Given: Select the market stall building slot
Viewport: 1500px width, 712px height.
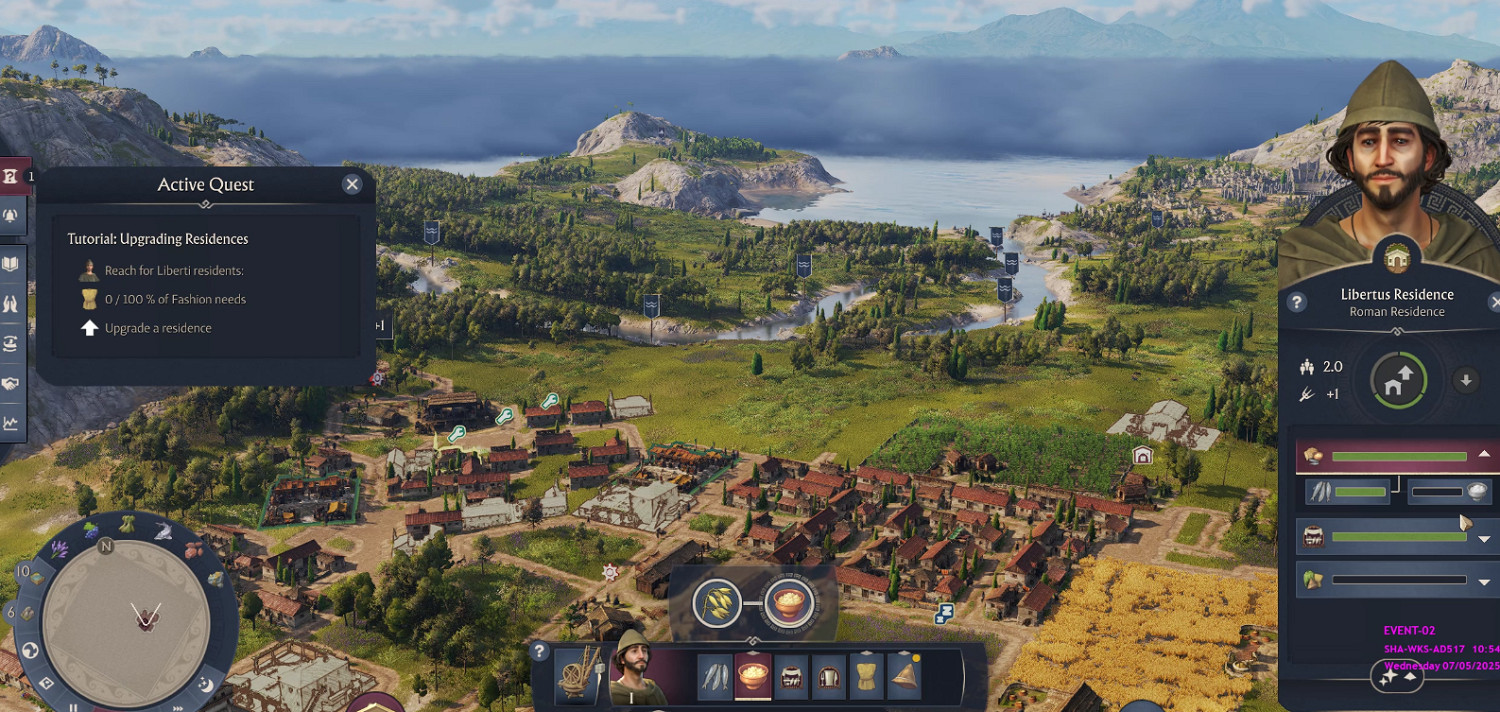Looking at the screenshot, I should 791,677.
